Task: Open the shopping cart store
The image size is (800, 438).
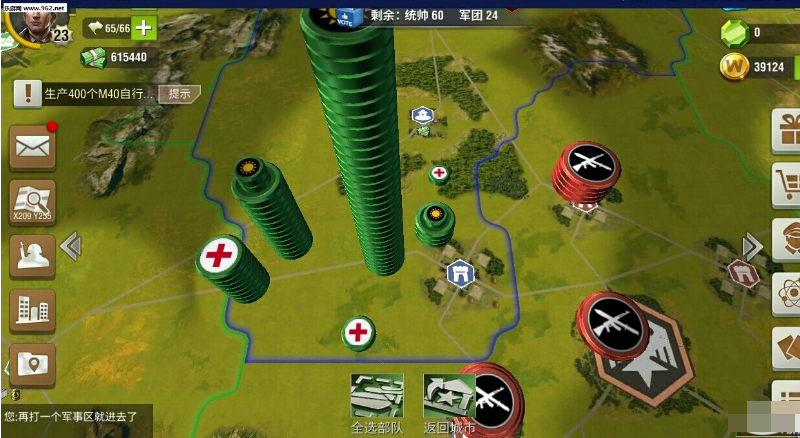Action: tap(787, 184)
